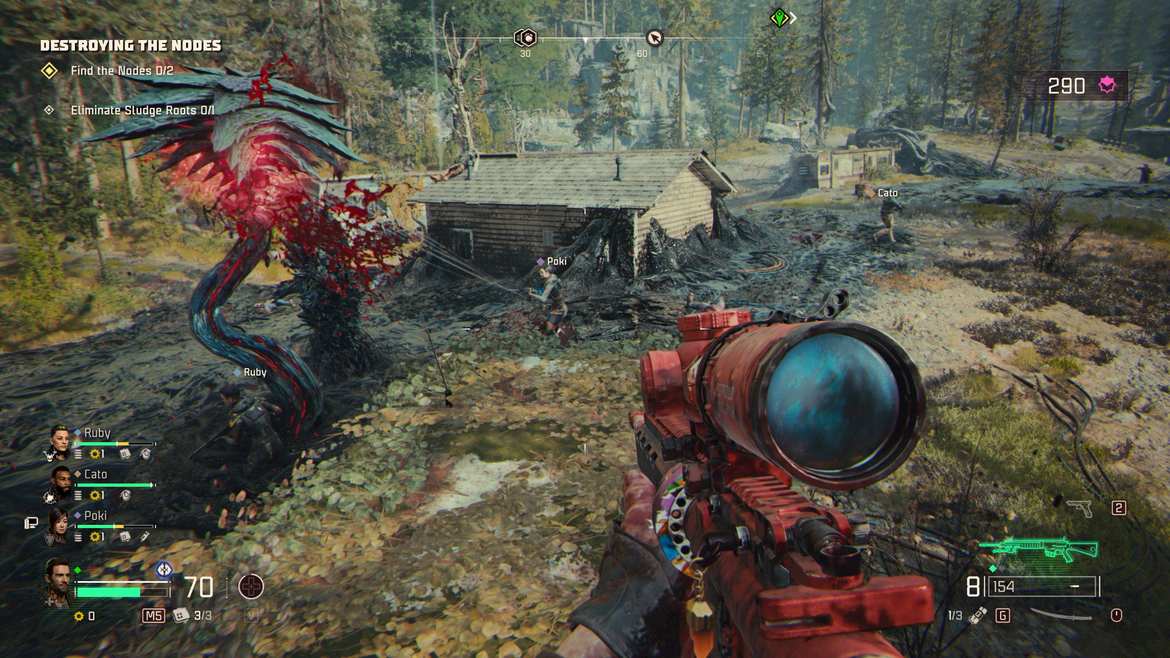Click the round crosshair icon beside health

(x=250, y=586)
